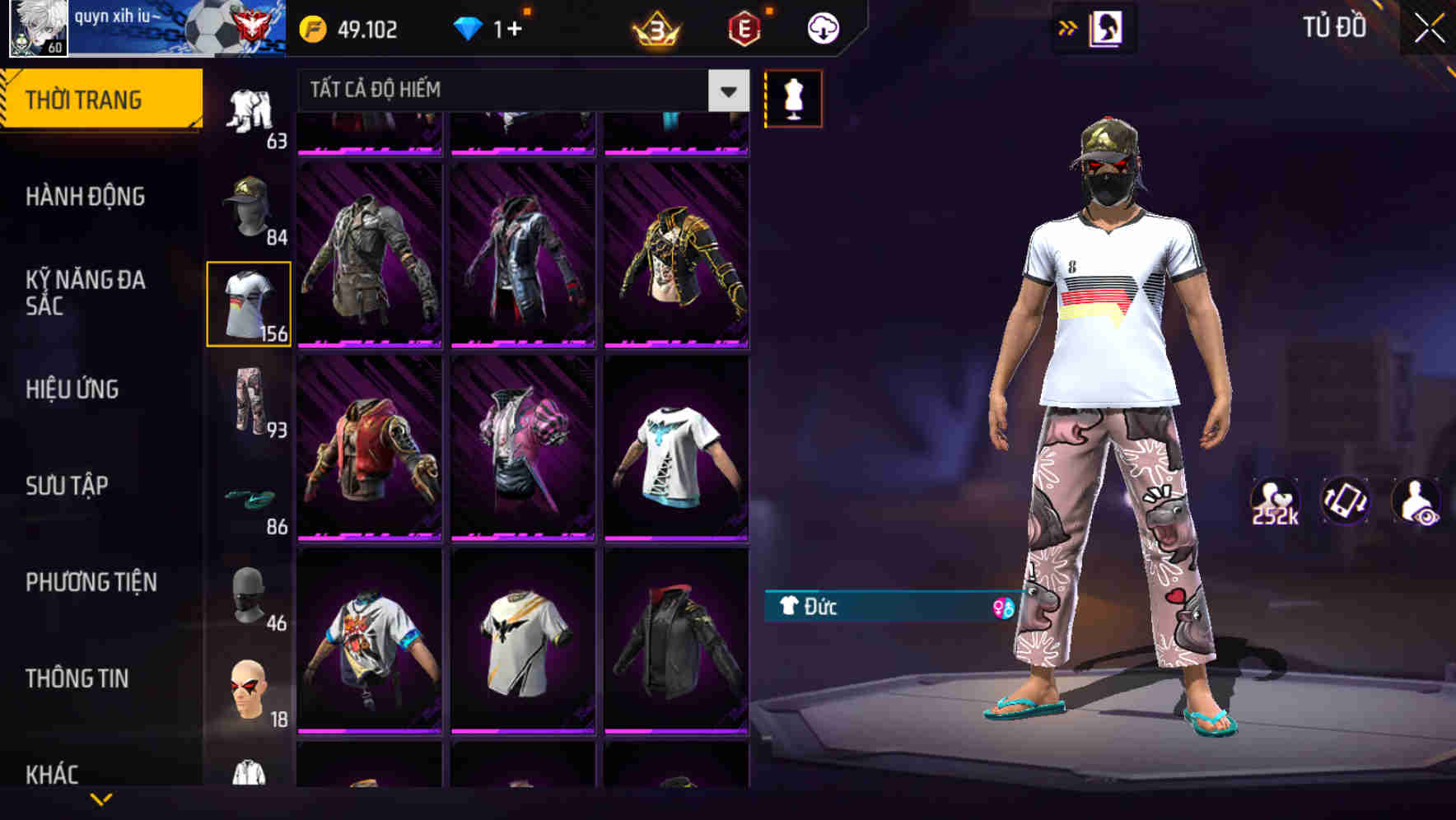The image size is (1456, 820).
Task: Open the TẤT CẢ ĐỘ HIẾM rarity dropdown
Action: (x=517, y=90)
